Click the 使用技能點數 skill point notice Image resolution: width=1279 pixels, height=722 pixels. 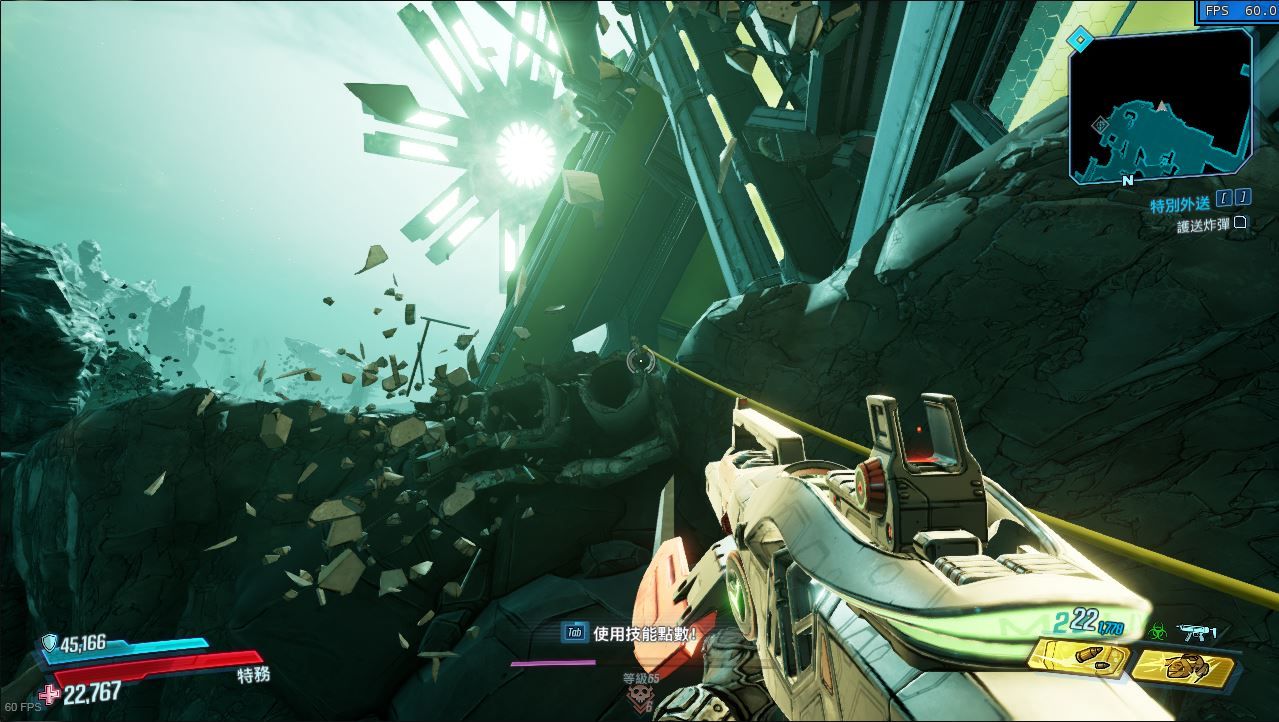[641, 633]
